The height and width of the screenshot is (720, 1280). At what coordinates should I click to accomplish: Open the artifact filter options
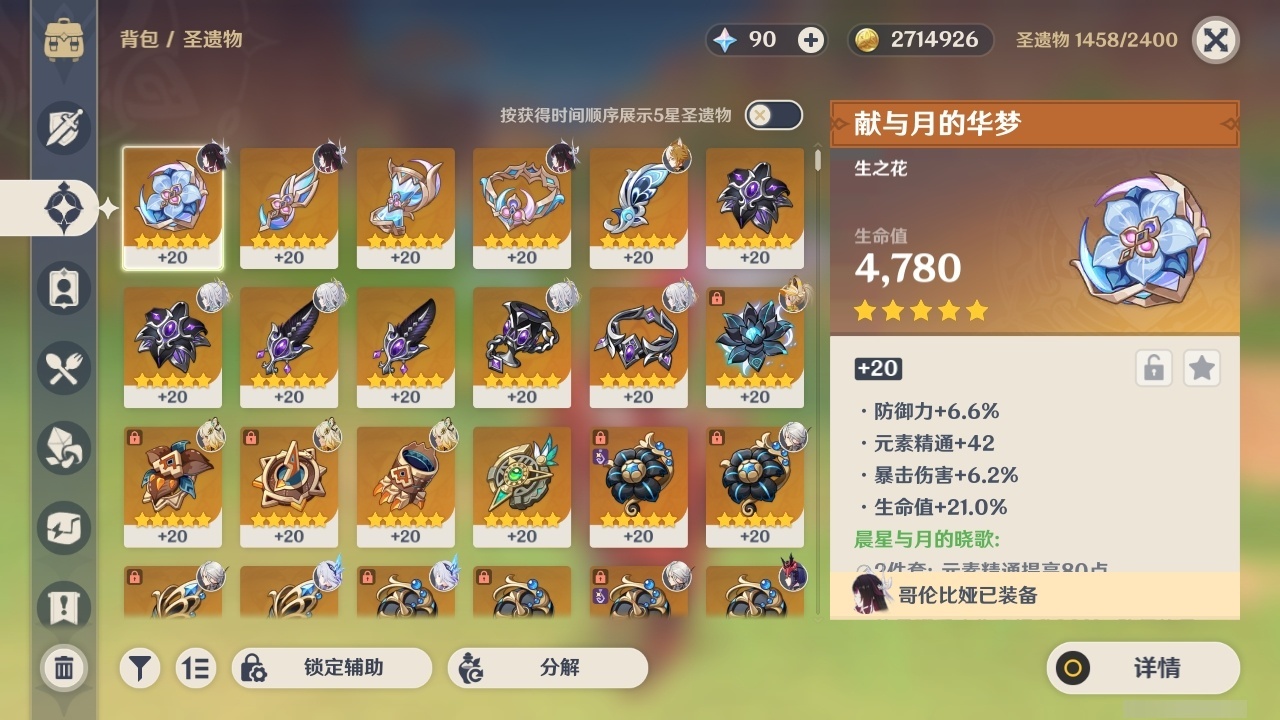140,668
